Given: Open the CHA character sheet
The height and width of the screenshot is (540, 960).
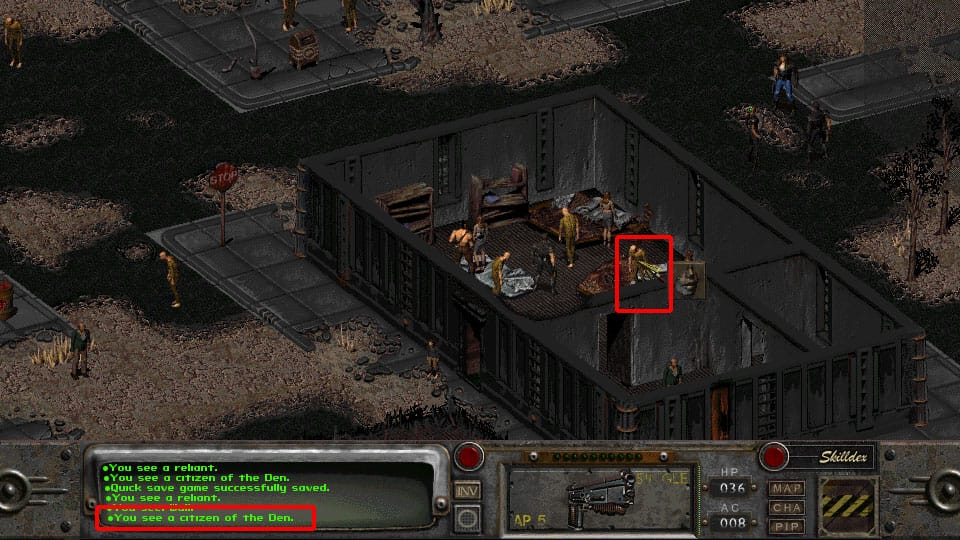Looking at the screenshot, I should tap(786, 506).
